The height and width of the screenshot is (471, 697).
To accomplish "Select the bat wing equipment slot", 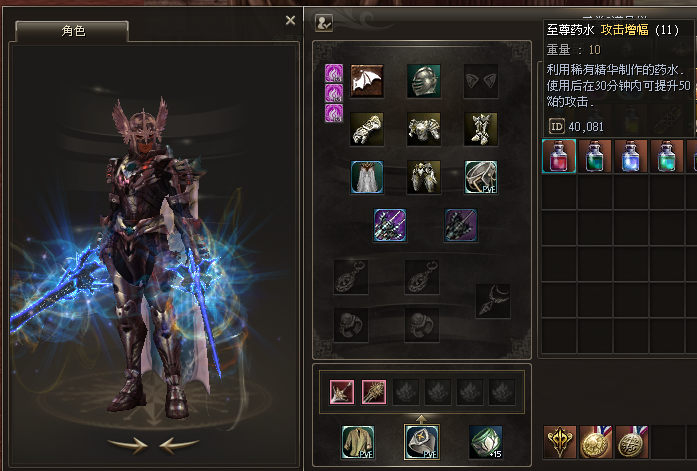I will tap(367, 81).
